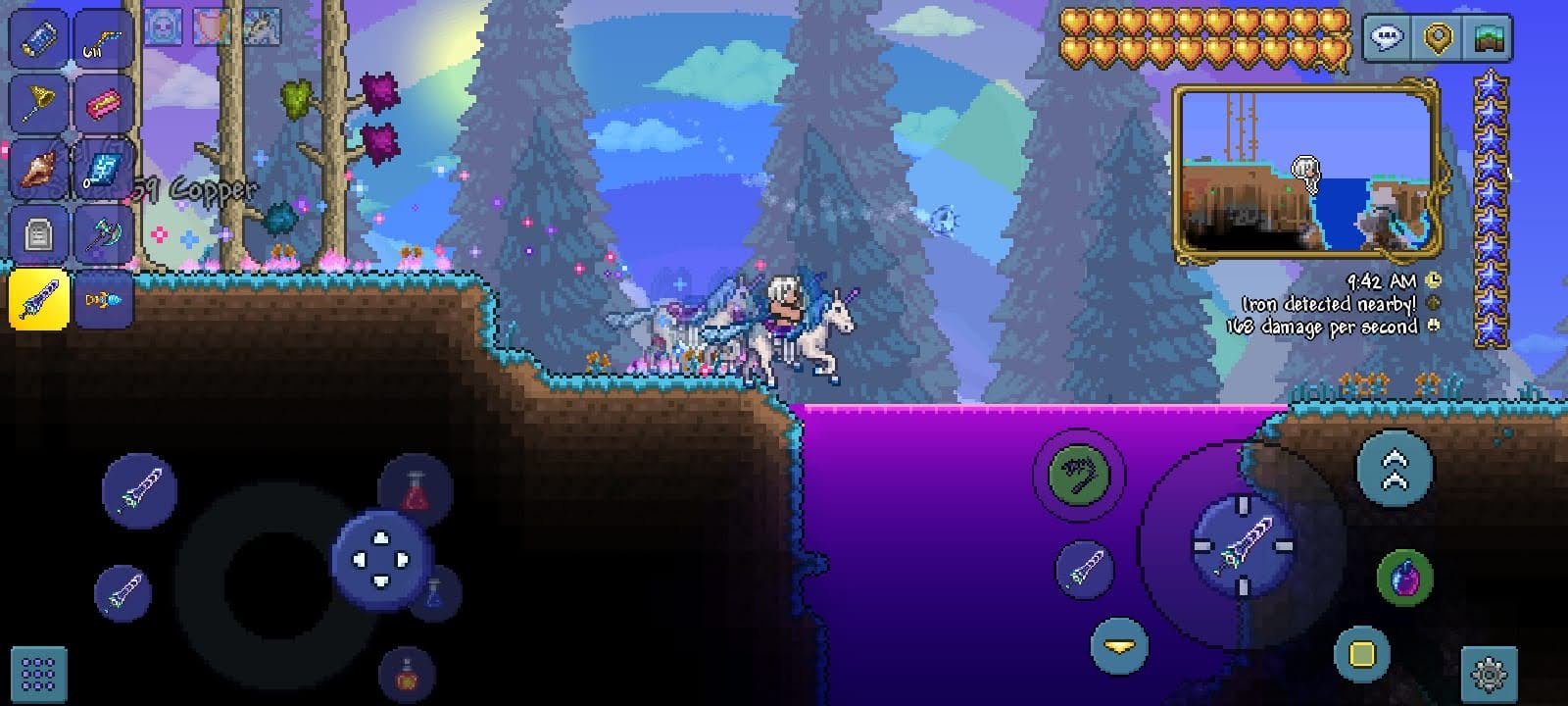The height and width of the screenshot is (706, 1568).
Task: Select the pink bar item slot
Action: (104, 102)
